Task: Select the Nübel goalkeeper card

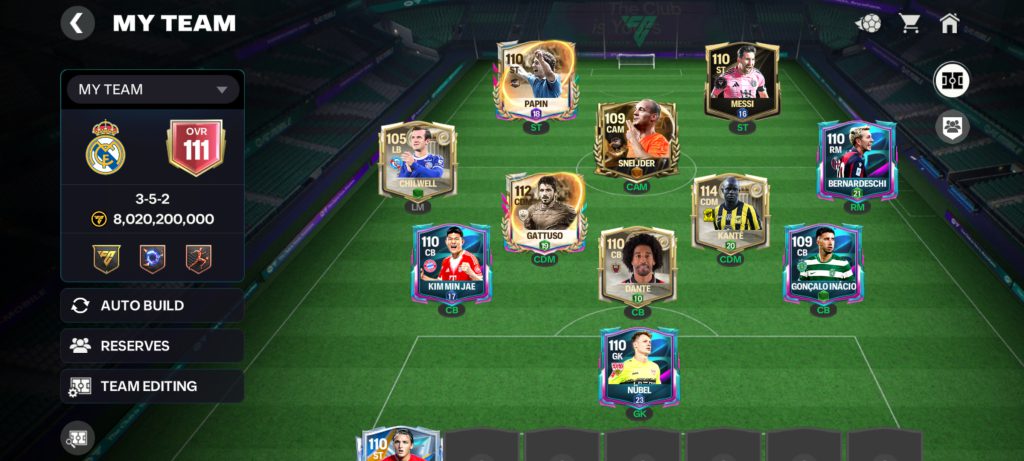Action: (x=638, y=367)
